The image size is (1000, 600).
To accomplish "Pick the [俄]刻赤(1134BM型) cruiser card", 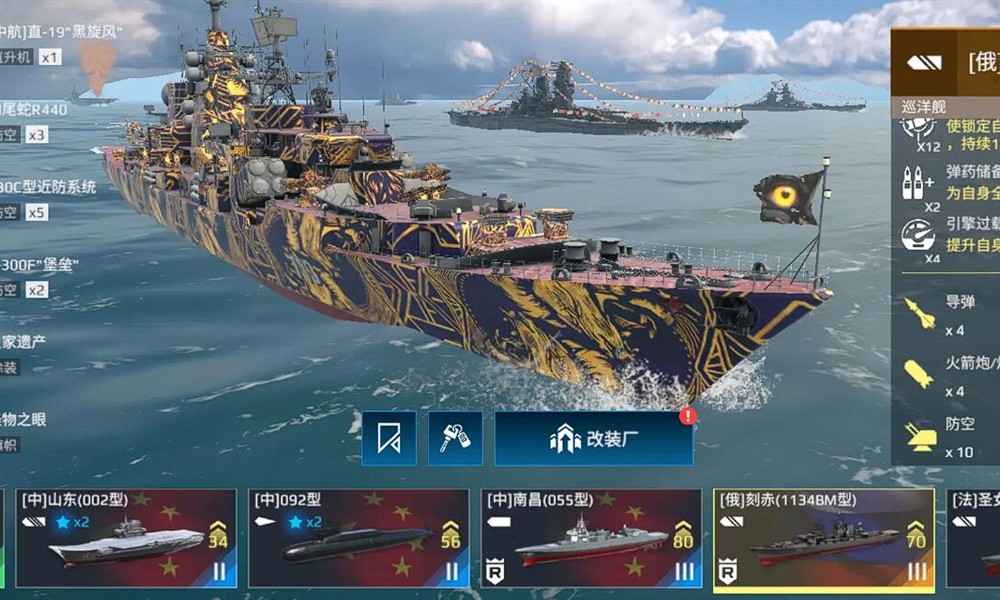I will tap(824, 538).
